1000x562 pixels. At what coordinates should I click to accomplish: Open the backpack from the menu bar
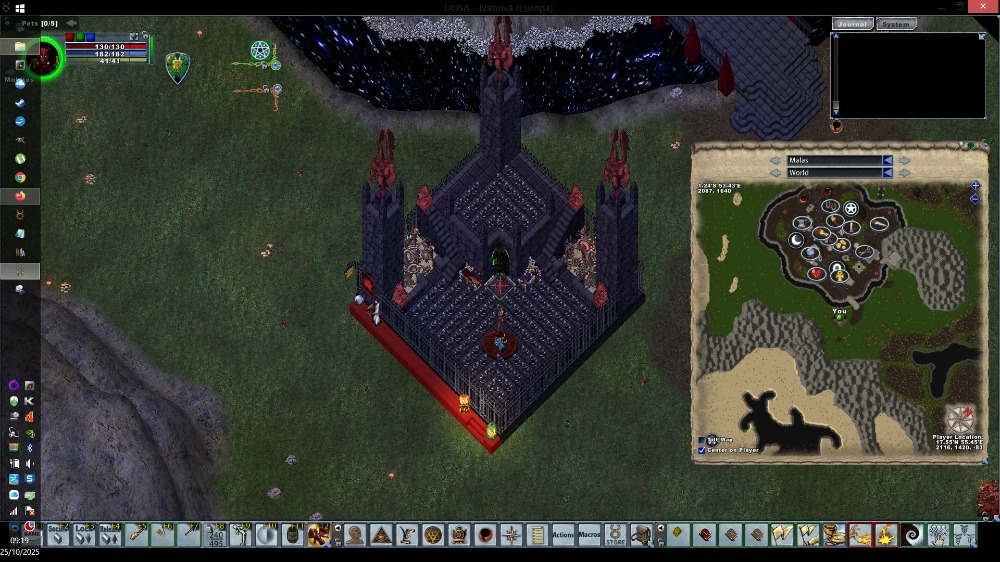[641, 535]
